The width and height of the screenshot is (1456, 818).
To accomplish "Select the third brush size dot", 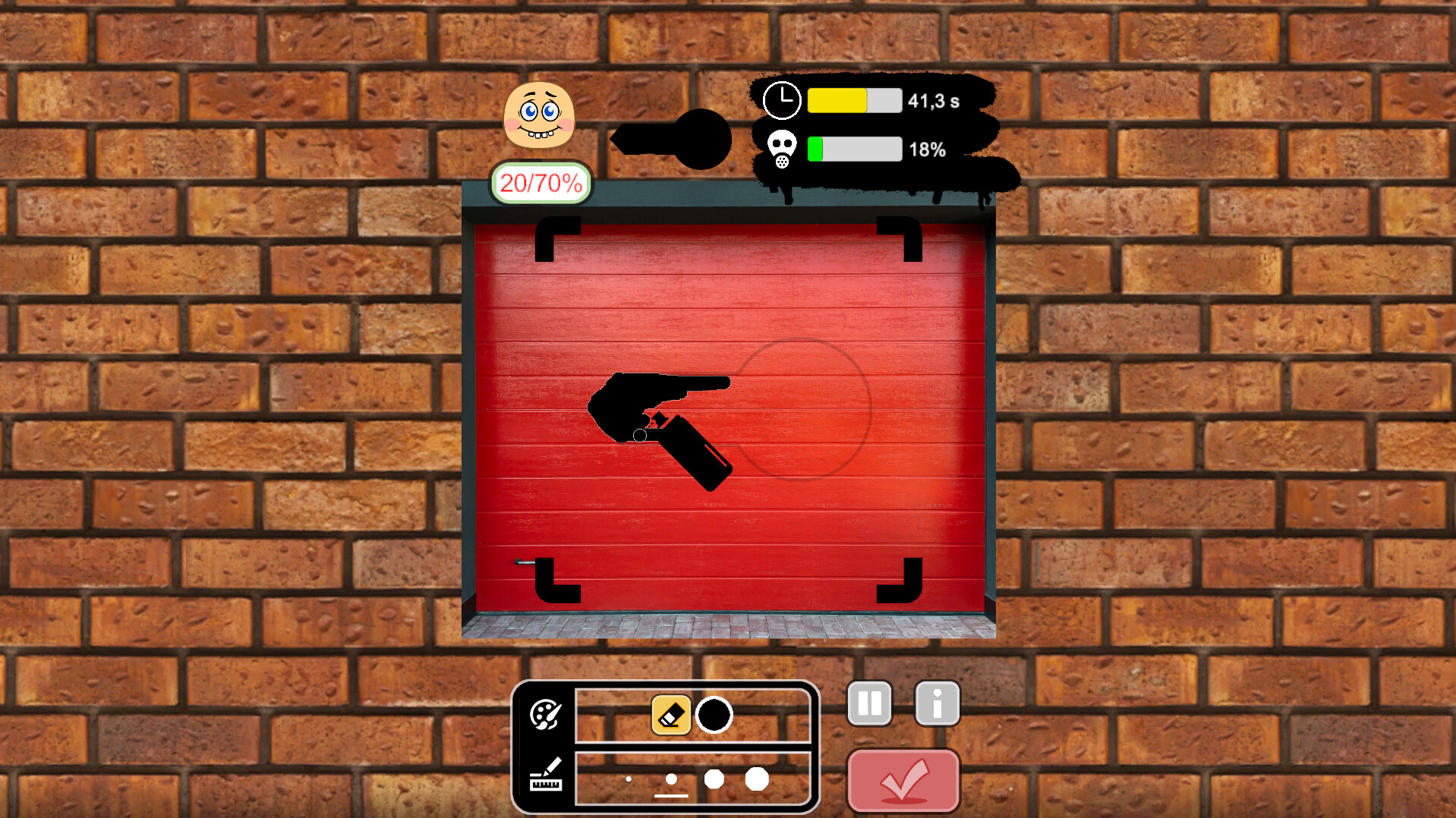I will [714, 779].
